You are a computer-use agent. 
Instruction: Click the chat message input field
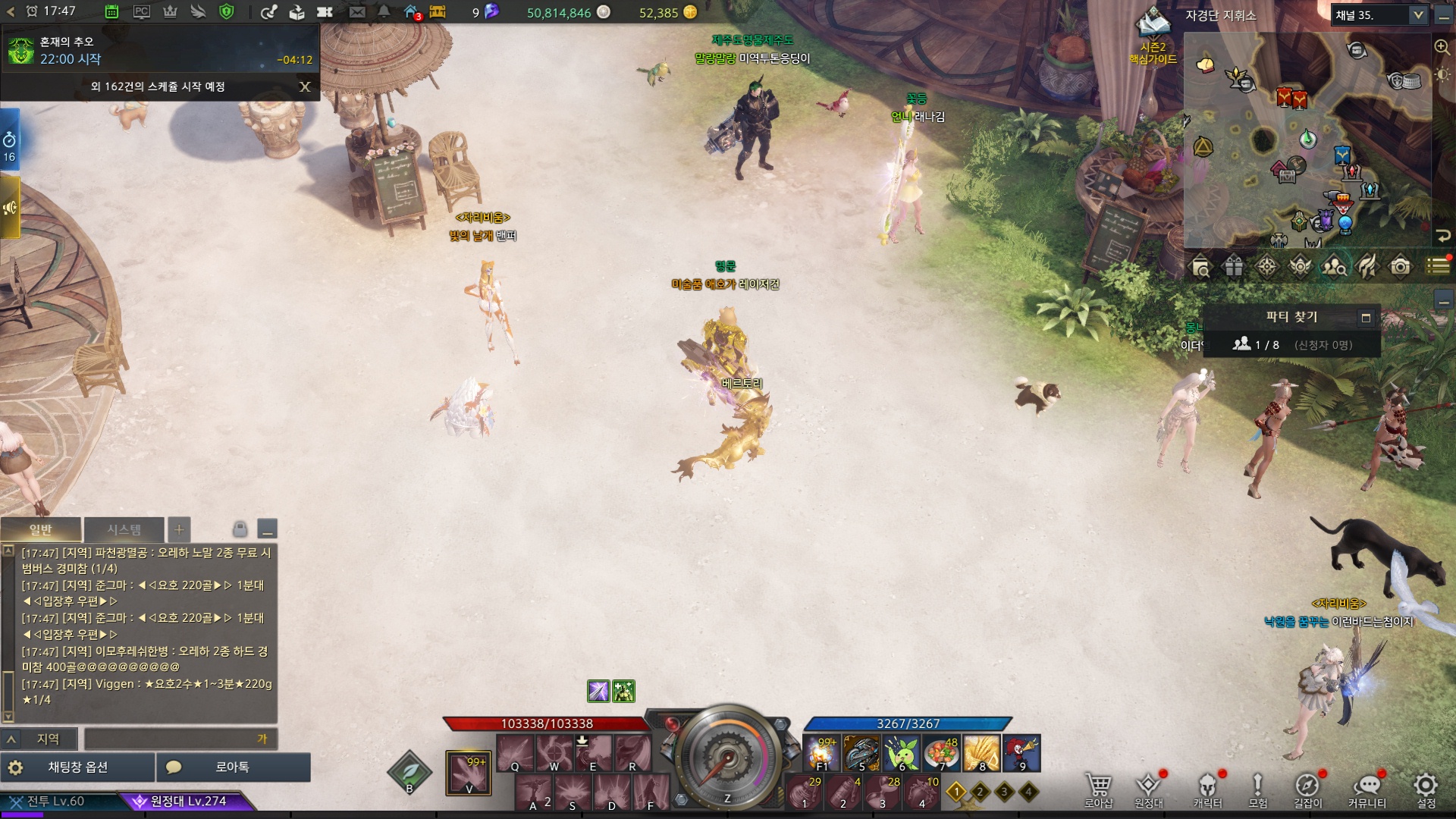pyautogui.click(x=171, y=739)
